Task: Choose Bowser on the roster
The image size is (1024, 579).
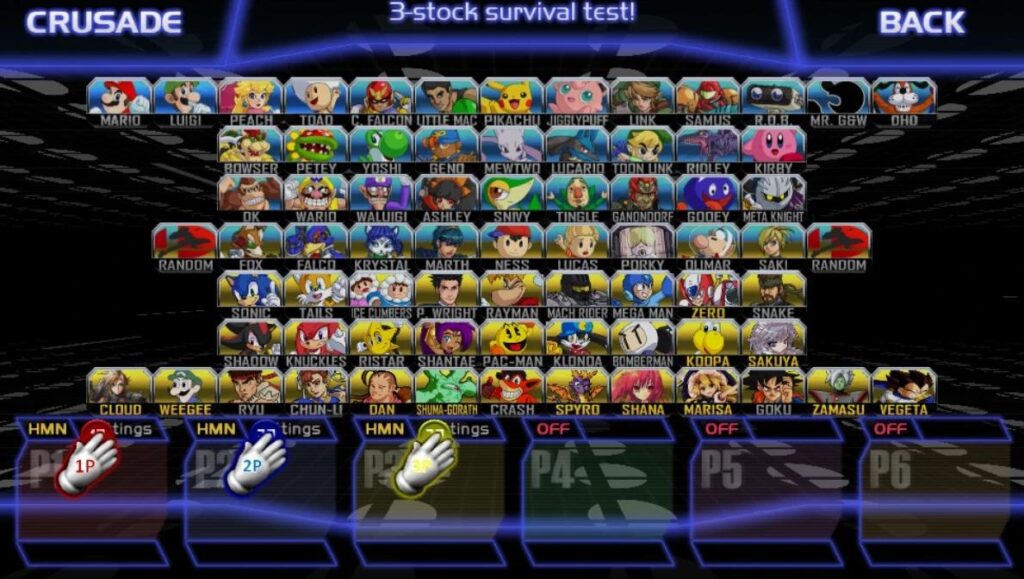Action: (x=251, y=147)
